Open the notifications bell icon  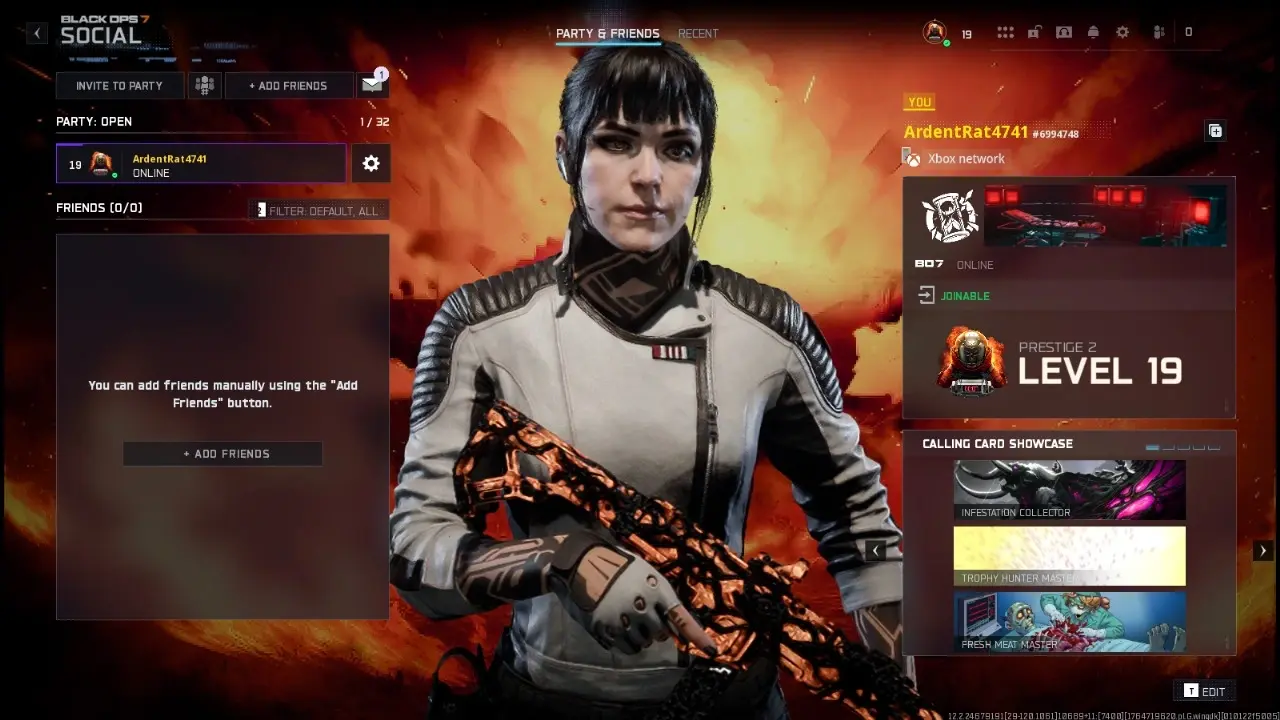pyautogui.click(x=1093, y=32)
